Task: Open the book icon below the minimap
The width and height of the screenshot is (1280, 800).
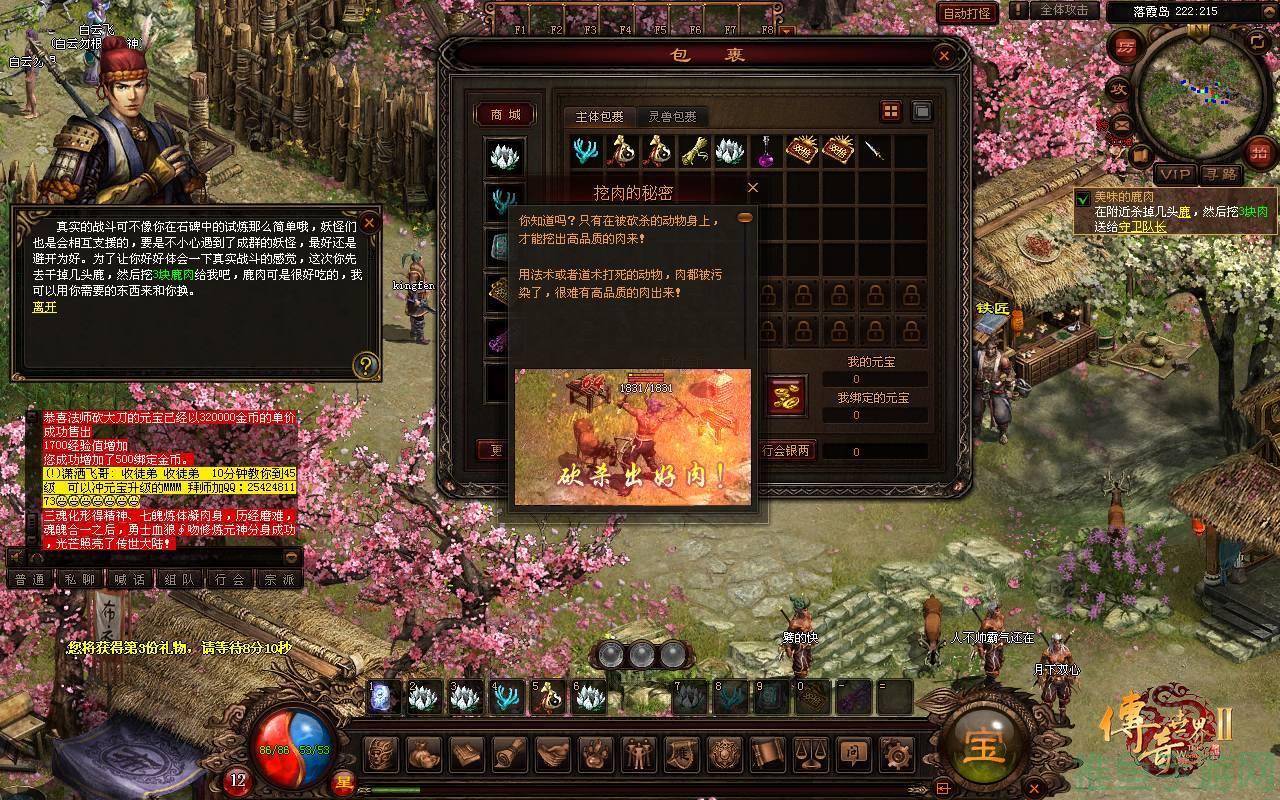Action: [x=1139, y=155]
